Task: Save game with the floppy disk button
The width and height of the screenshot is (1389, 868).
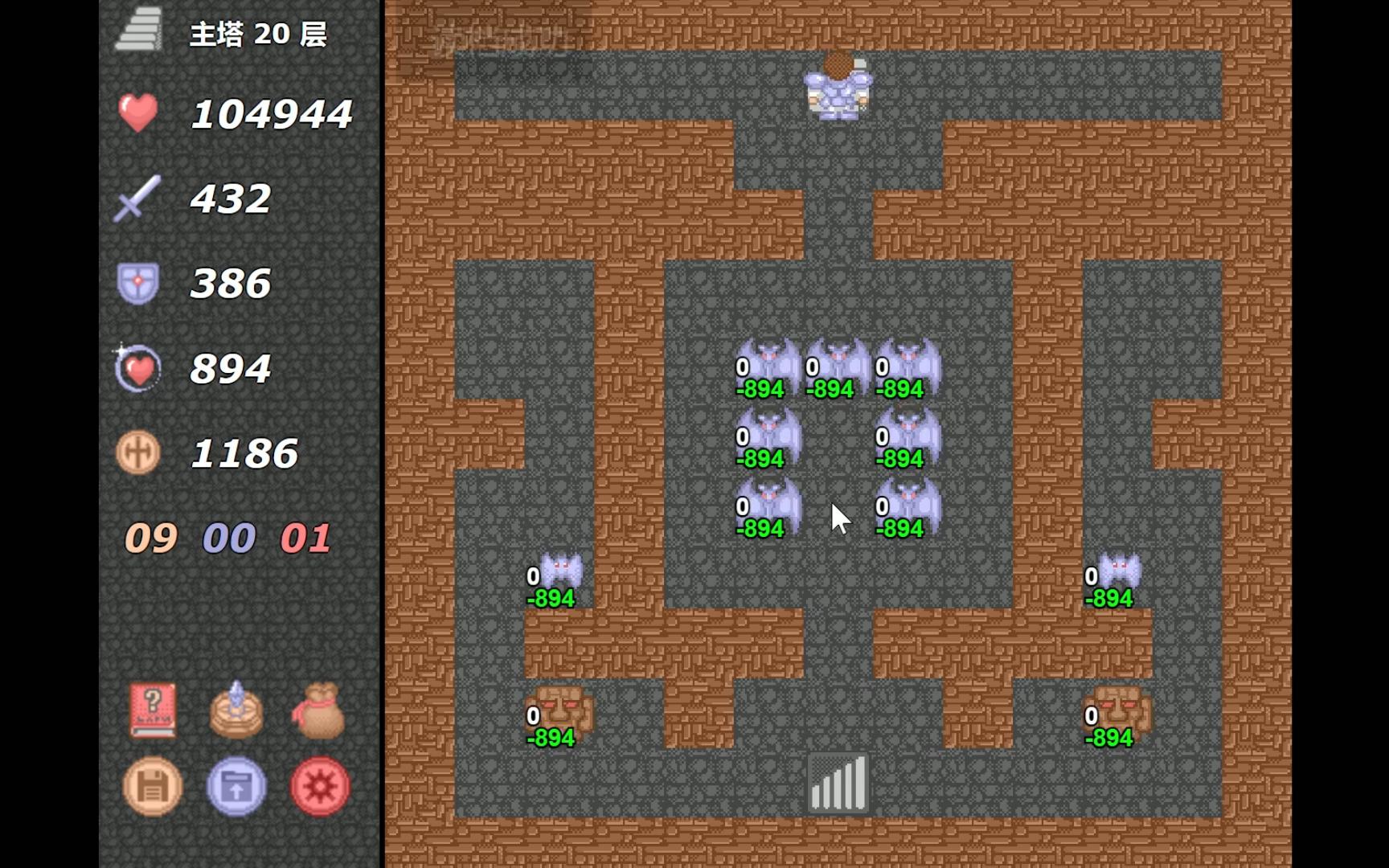Action: [x=153, y=787]
